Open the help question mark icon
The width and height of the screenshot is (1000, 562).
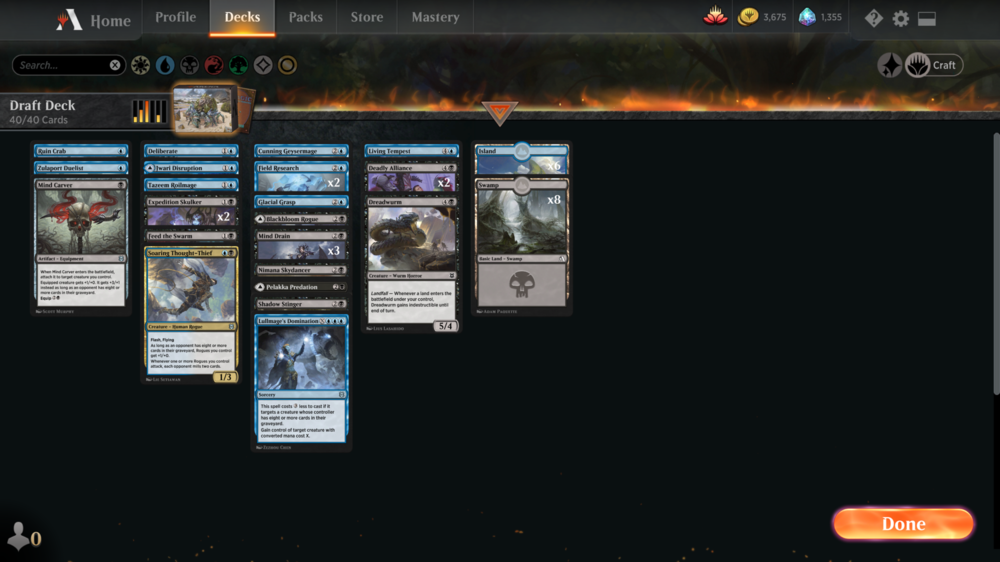coord(874,19)
